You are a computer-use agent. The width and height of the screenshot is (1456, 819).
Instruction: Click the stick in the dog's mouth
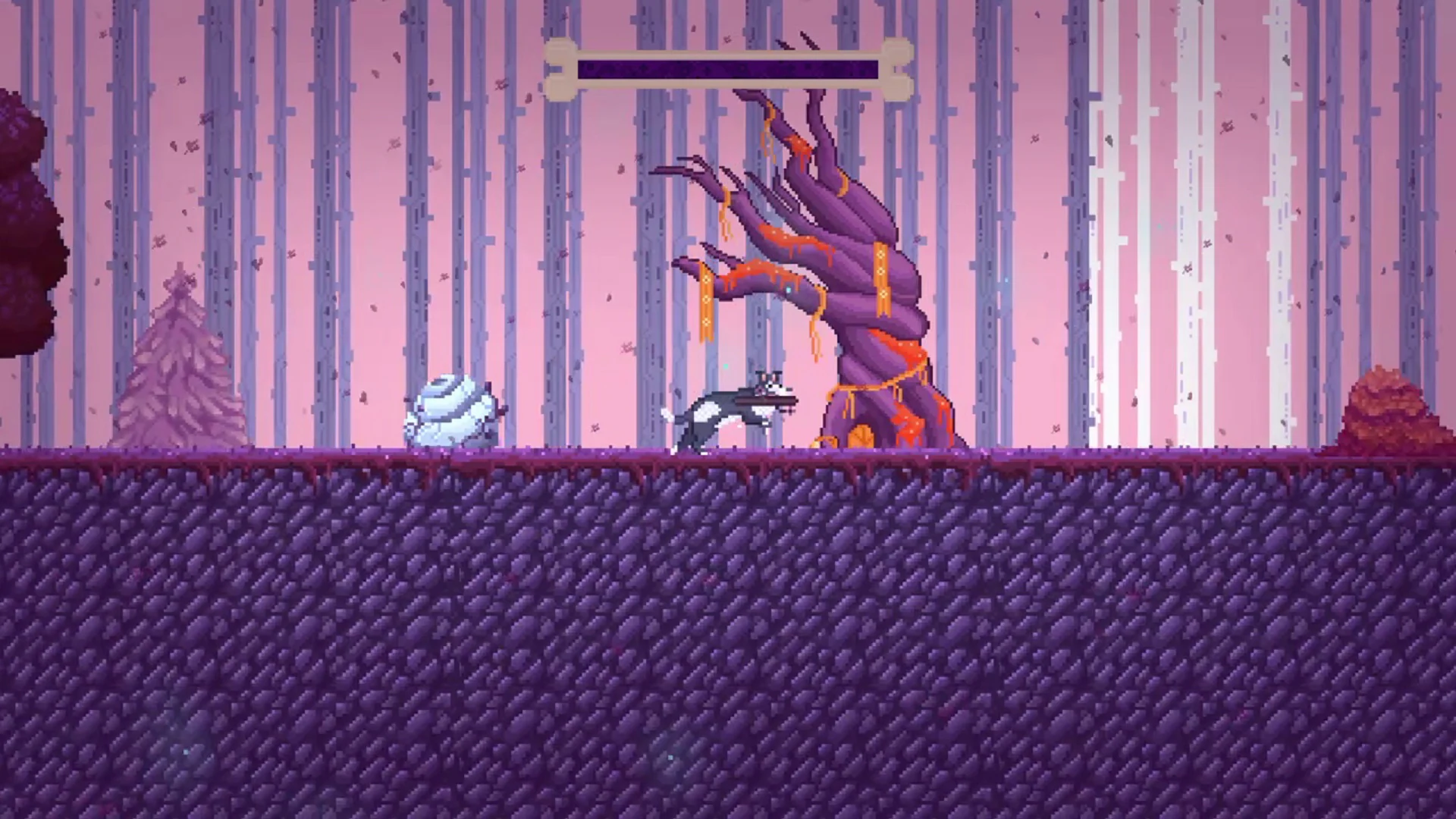pos(766,402)
